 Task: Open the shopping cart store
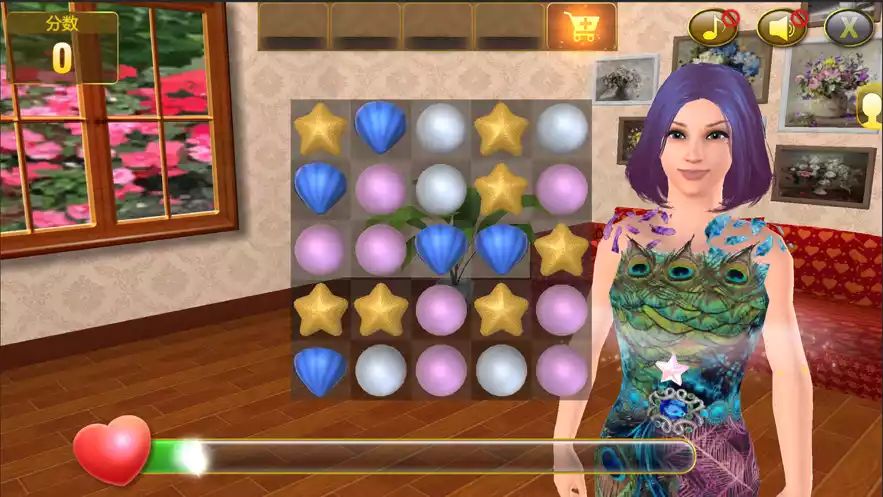pyautogui.click(x=581, y=27)
